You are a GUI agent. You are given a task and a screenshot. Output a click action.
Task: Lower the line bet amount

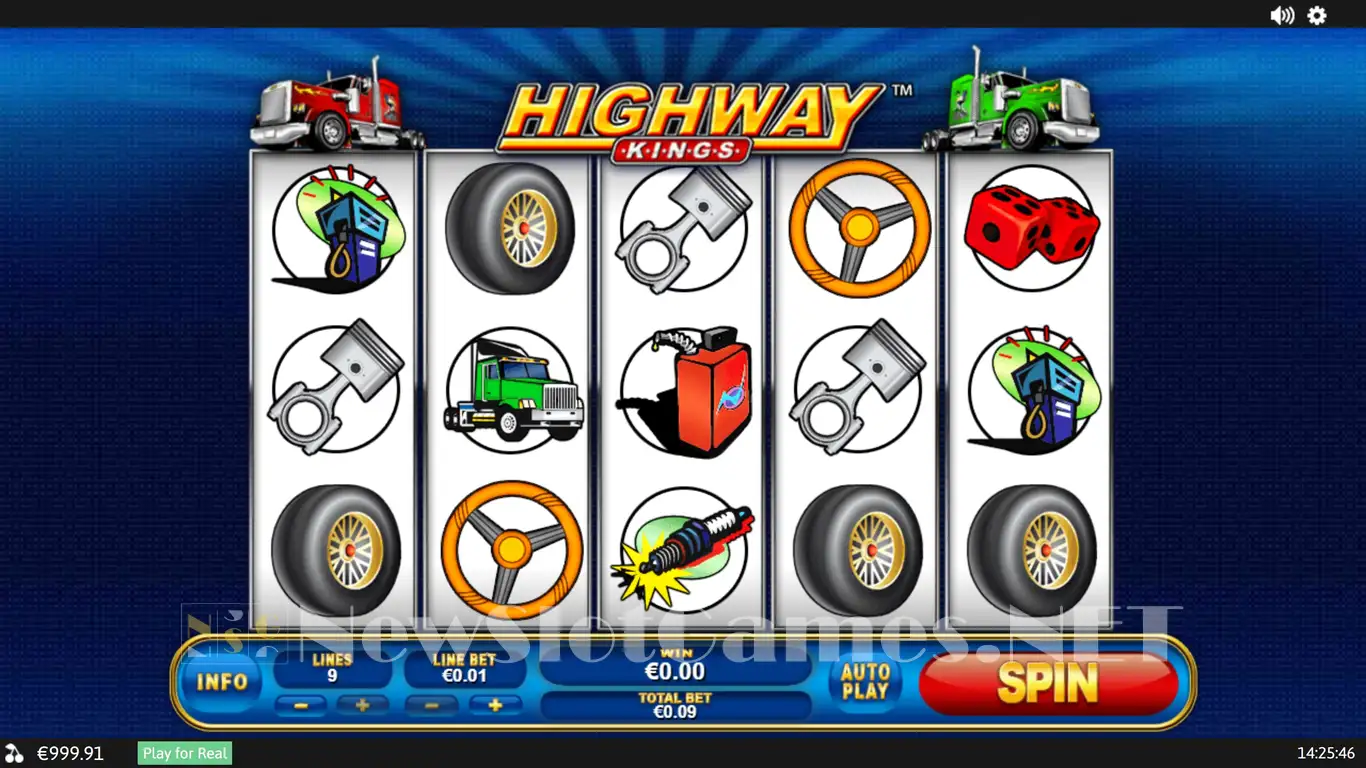[433, 705]
